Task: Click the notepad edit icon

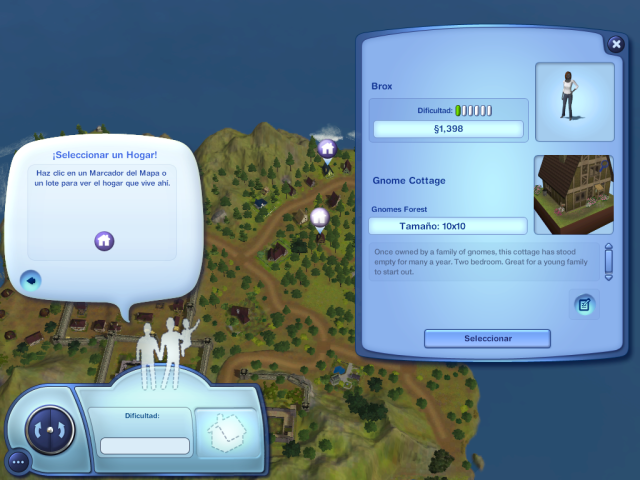Action: click(585, 304)
